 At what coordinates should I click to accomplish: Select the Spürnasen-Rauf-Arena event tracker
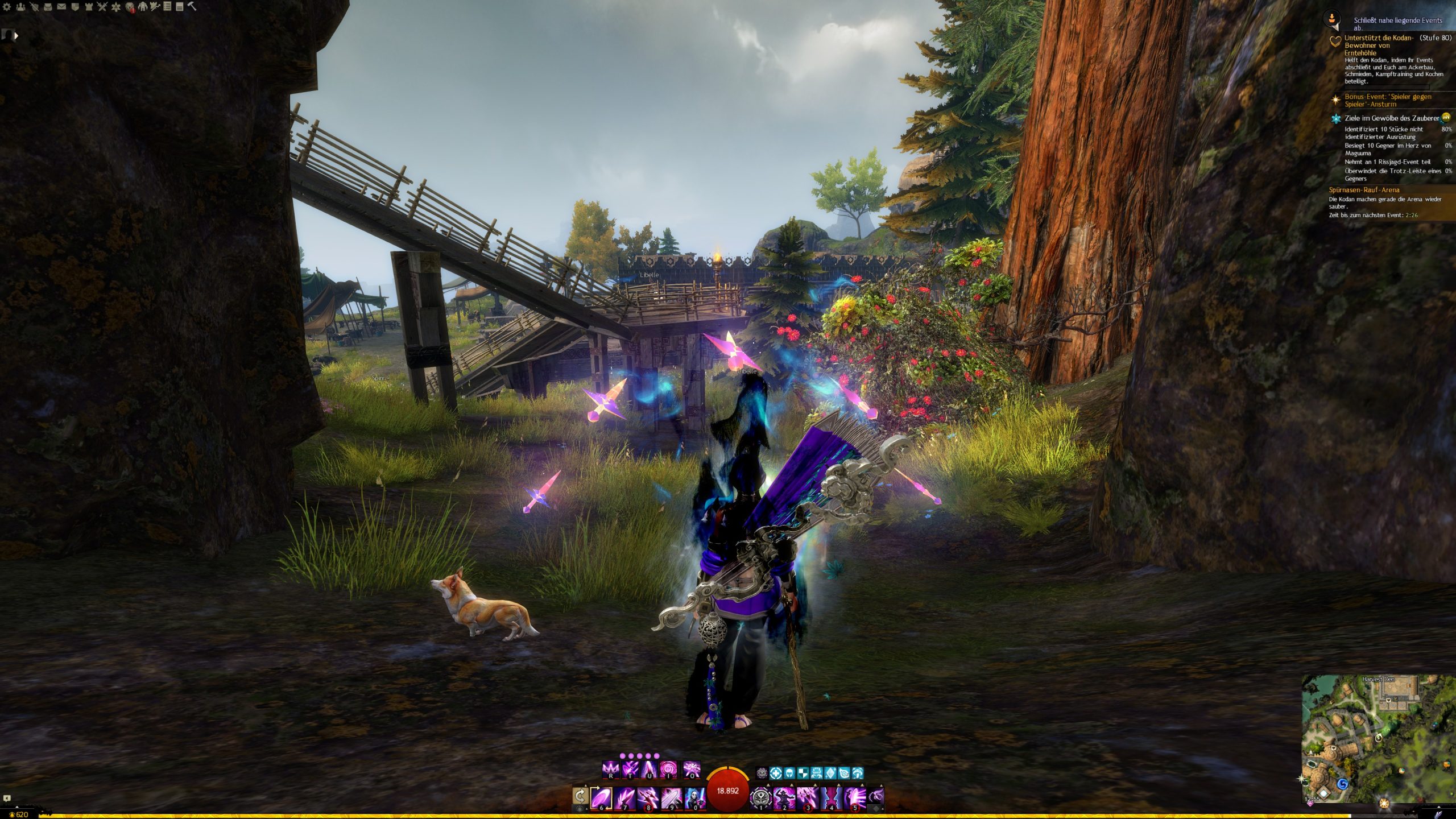[1364, 190]
